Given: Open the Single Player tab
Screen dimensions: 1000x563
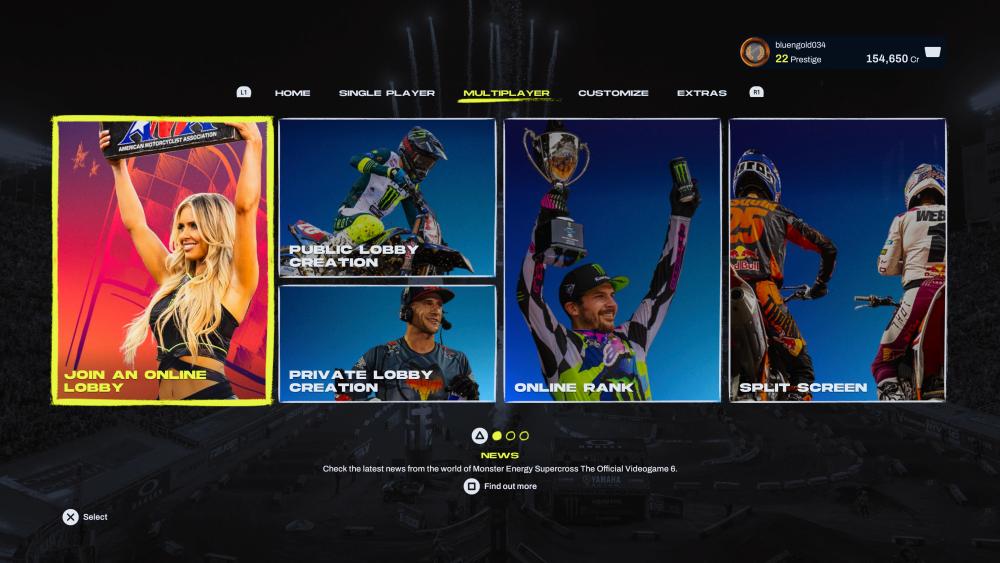Looking at the screenshot, I should [386, 93].
